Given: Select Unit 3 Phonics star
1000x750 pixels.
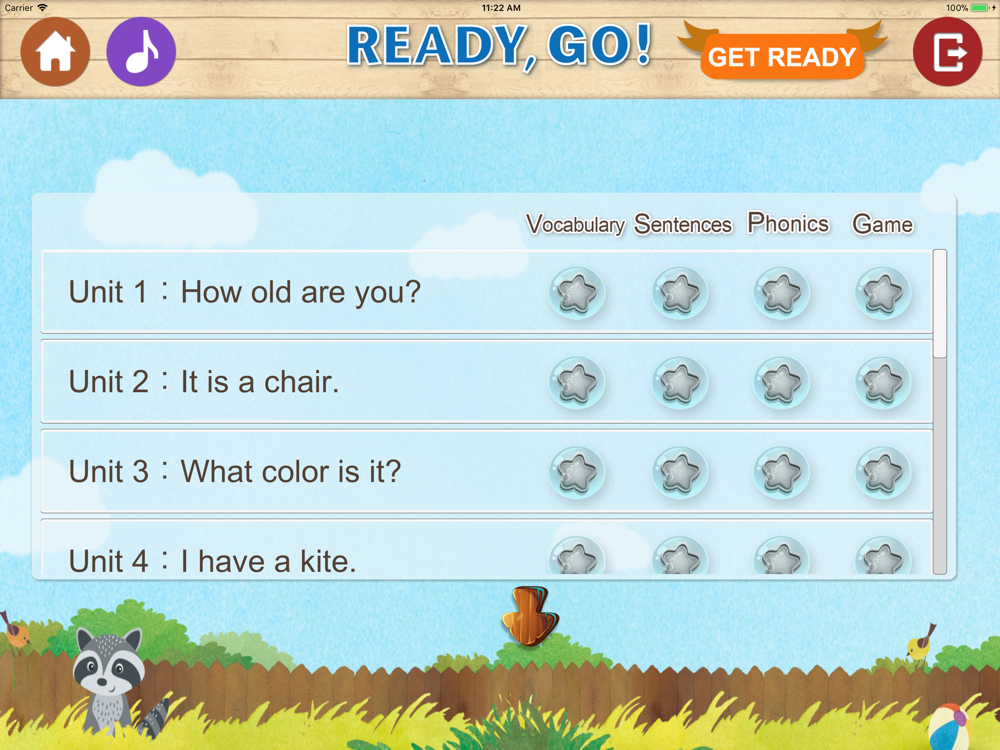Looking at the screenshot, I should [781, 471].
